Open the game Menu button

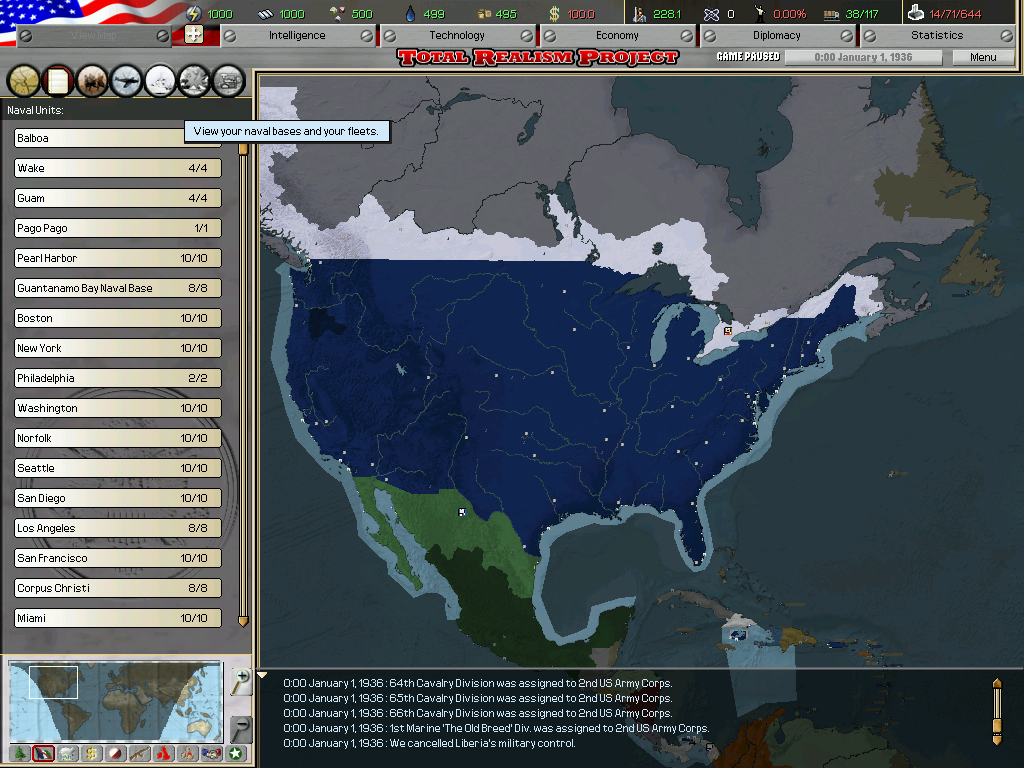[983, 57]
